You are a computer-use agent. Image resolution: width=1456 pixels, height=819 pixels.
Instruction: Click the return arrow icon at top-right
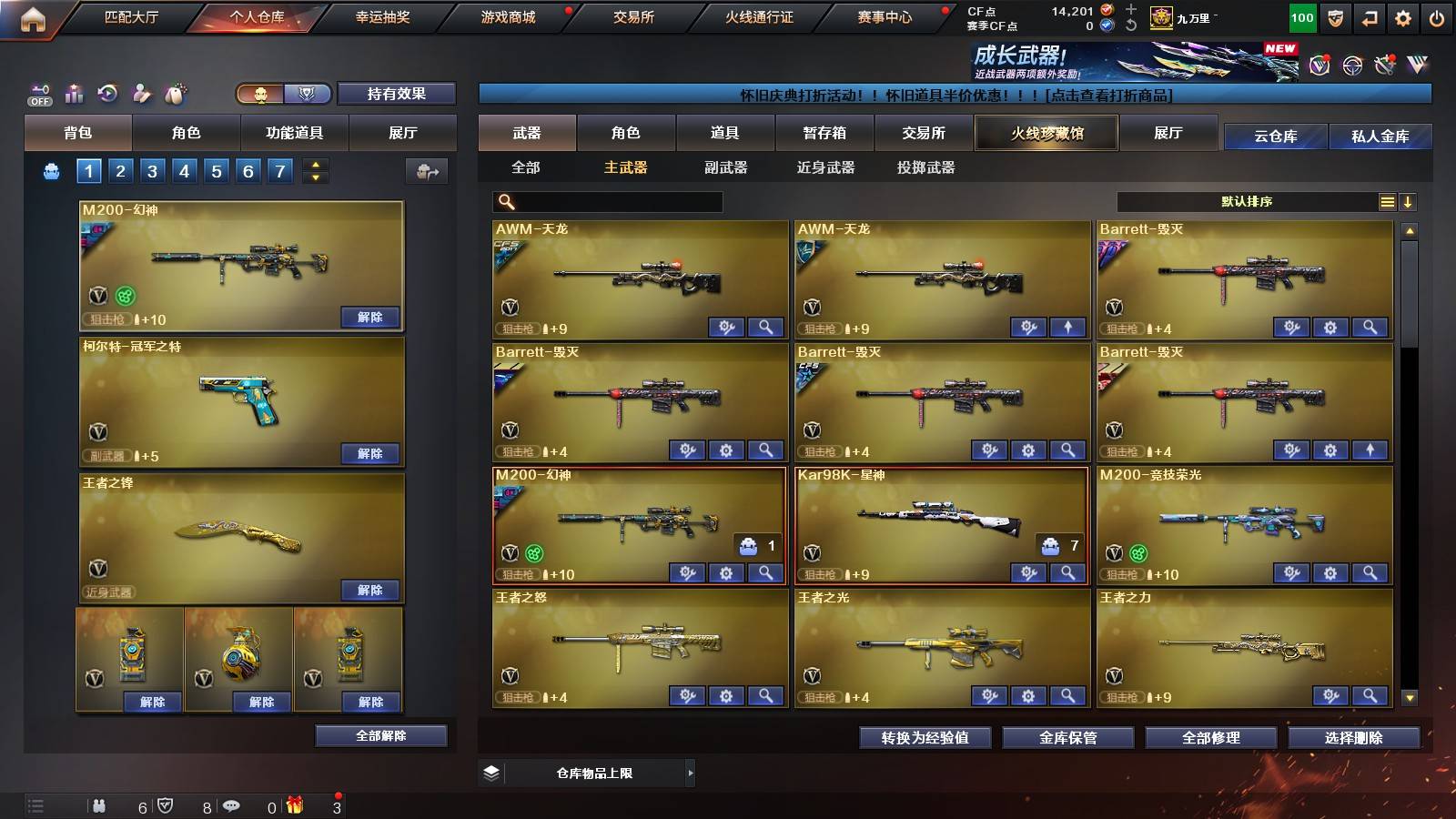[x=1368, y=17]
